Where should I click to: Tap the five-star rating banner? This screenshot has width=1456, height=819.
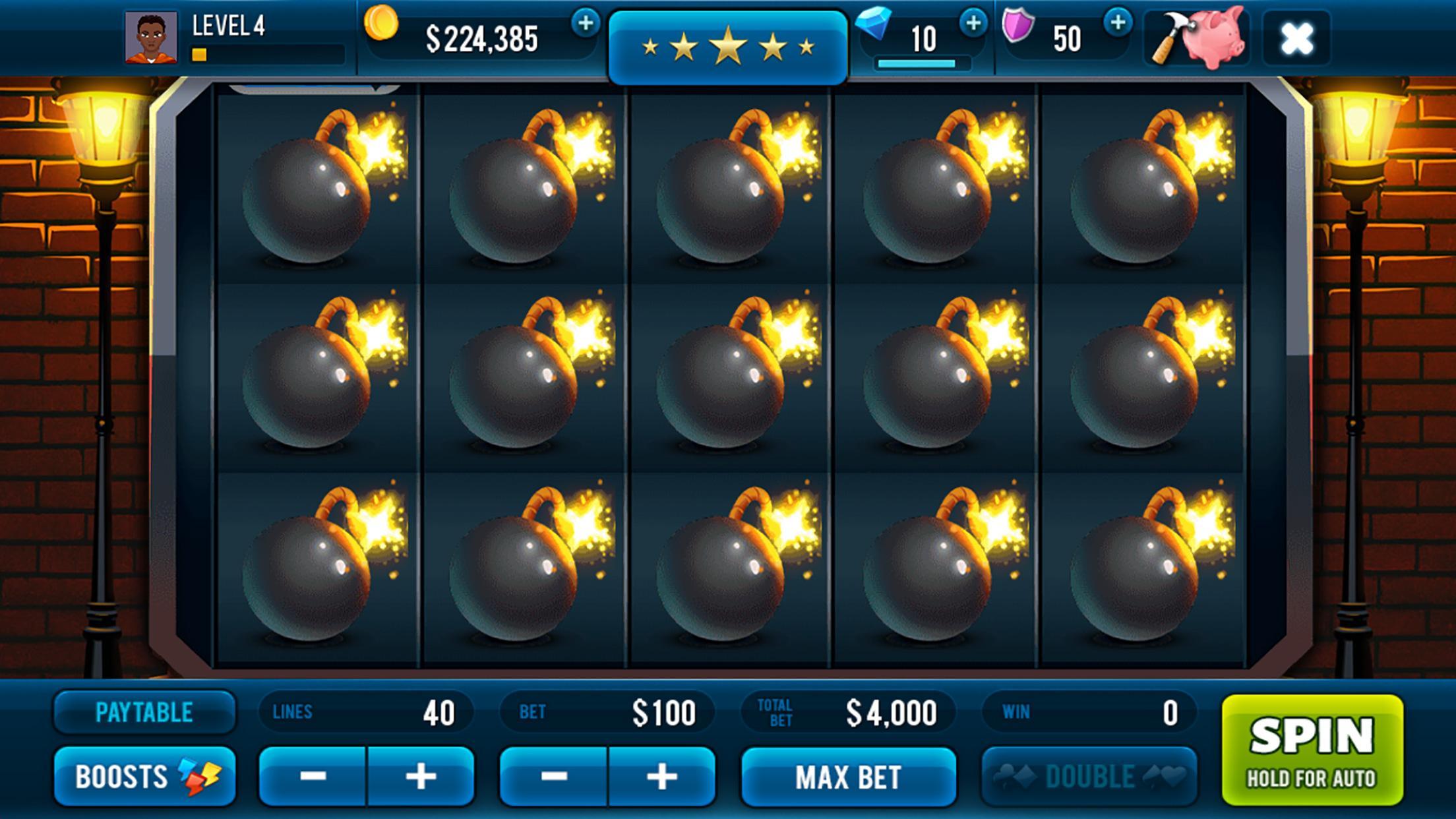(728, 43)
